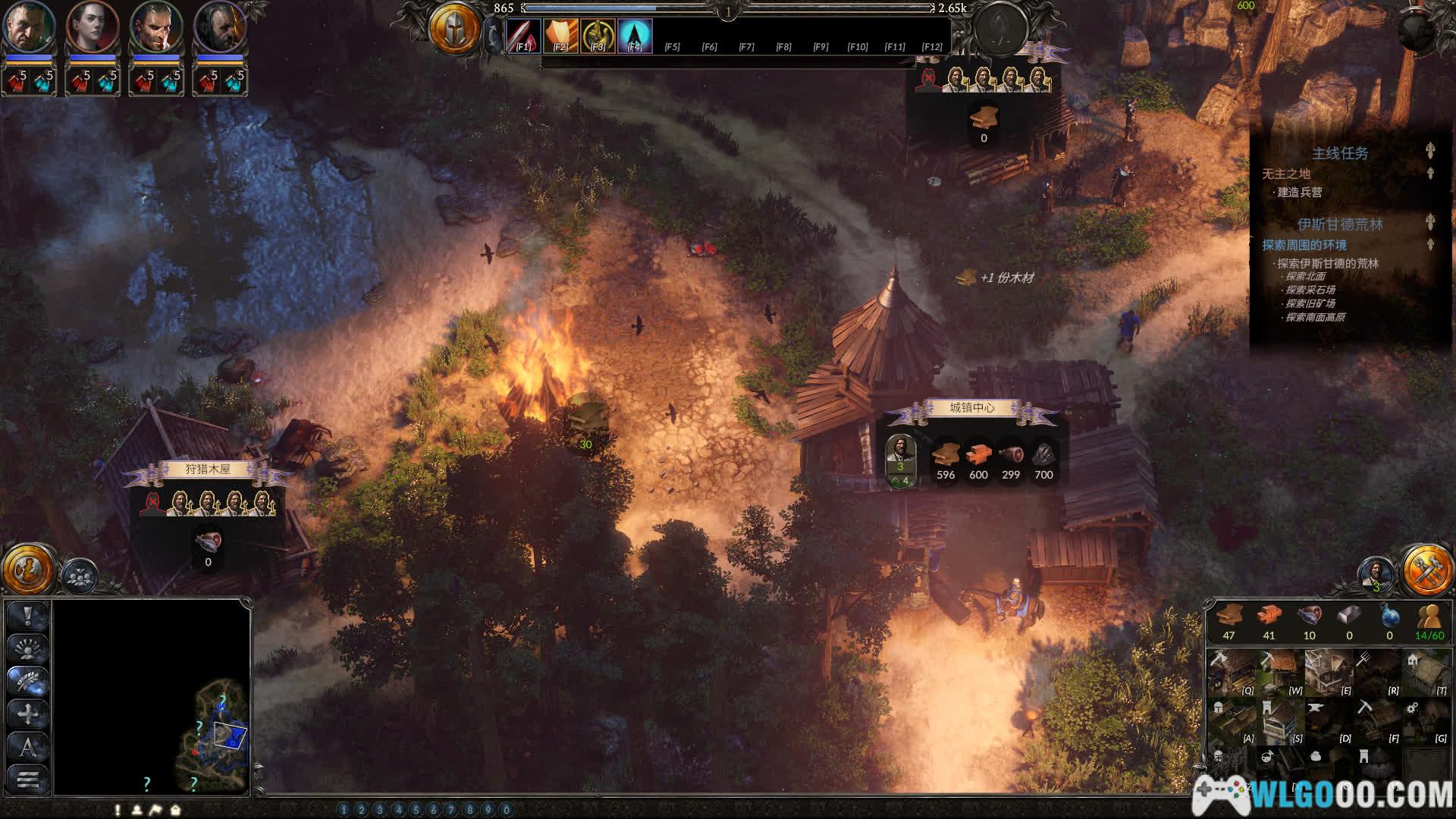This screenshot has height=819, width=1456.
Task: Build the barracks with helmet icon
Action: 1232,720
